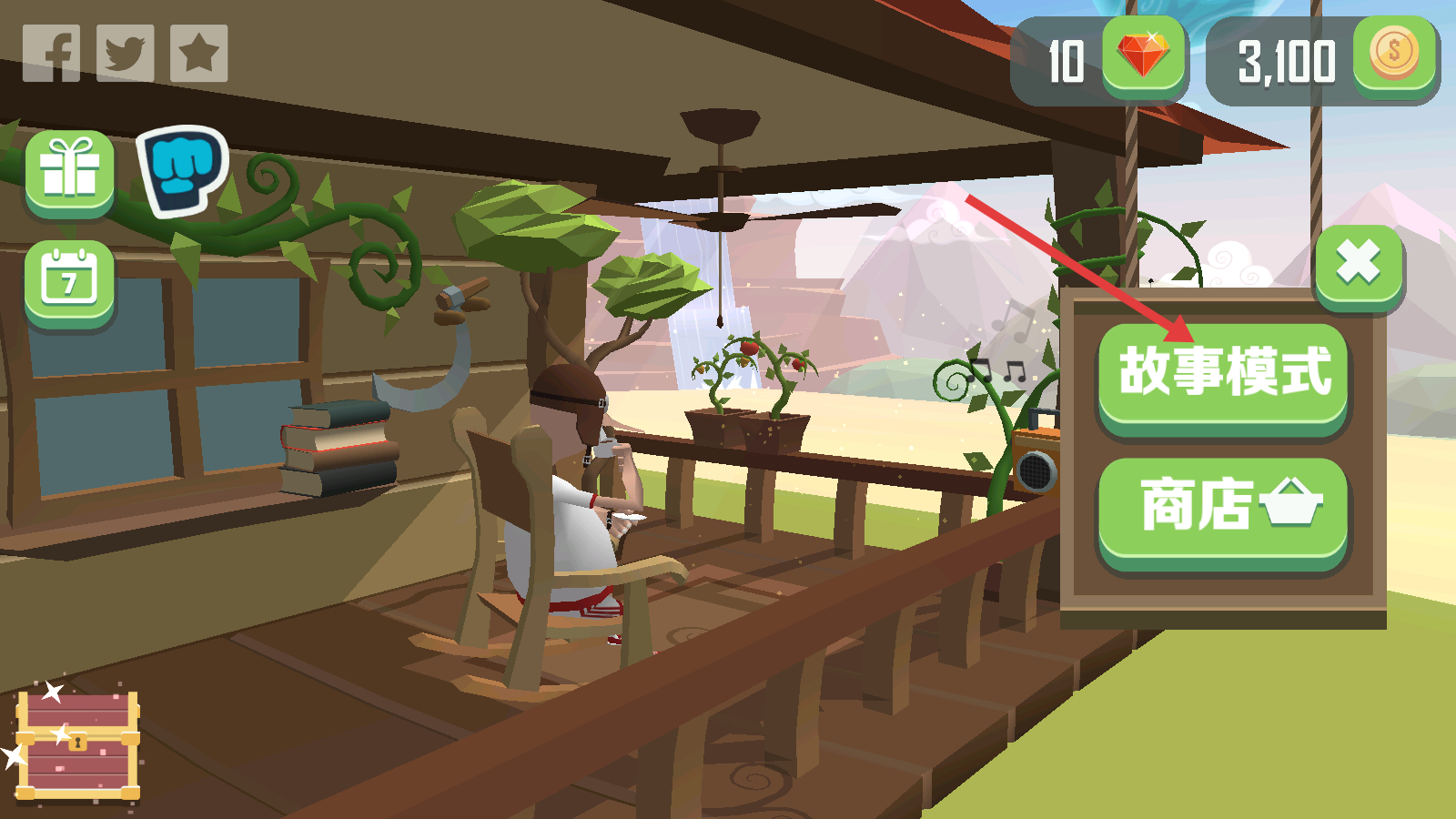Tap the star rating icon

198,54
